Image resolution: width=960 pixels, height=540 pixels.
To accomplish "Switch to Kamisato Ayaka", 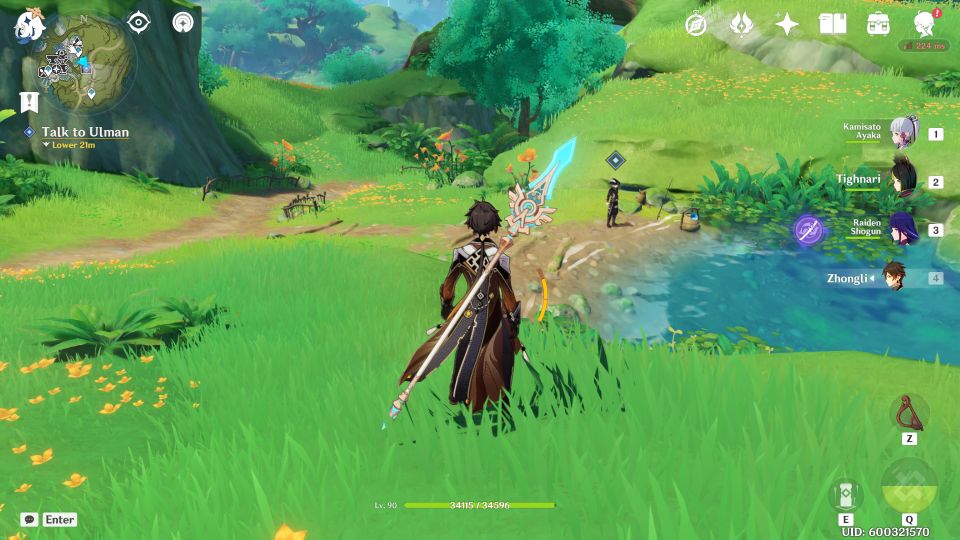I will tap(904, 133).
